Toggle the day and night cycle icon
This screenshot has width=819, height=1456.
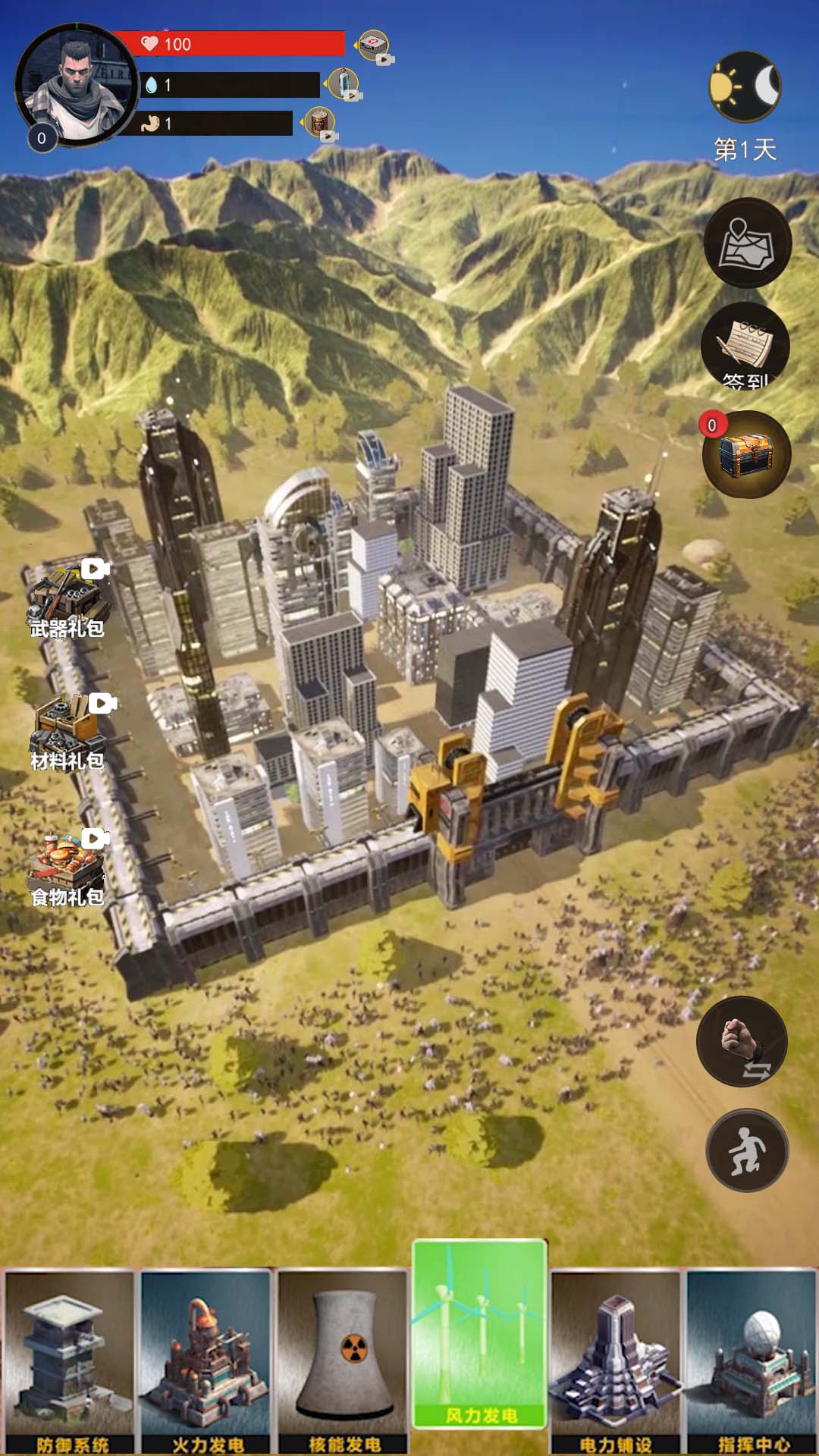pos(745,86)
